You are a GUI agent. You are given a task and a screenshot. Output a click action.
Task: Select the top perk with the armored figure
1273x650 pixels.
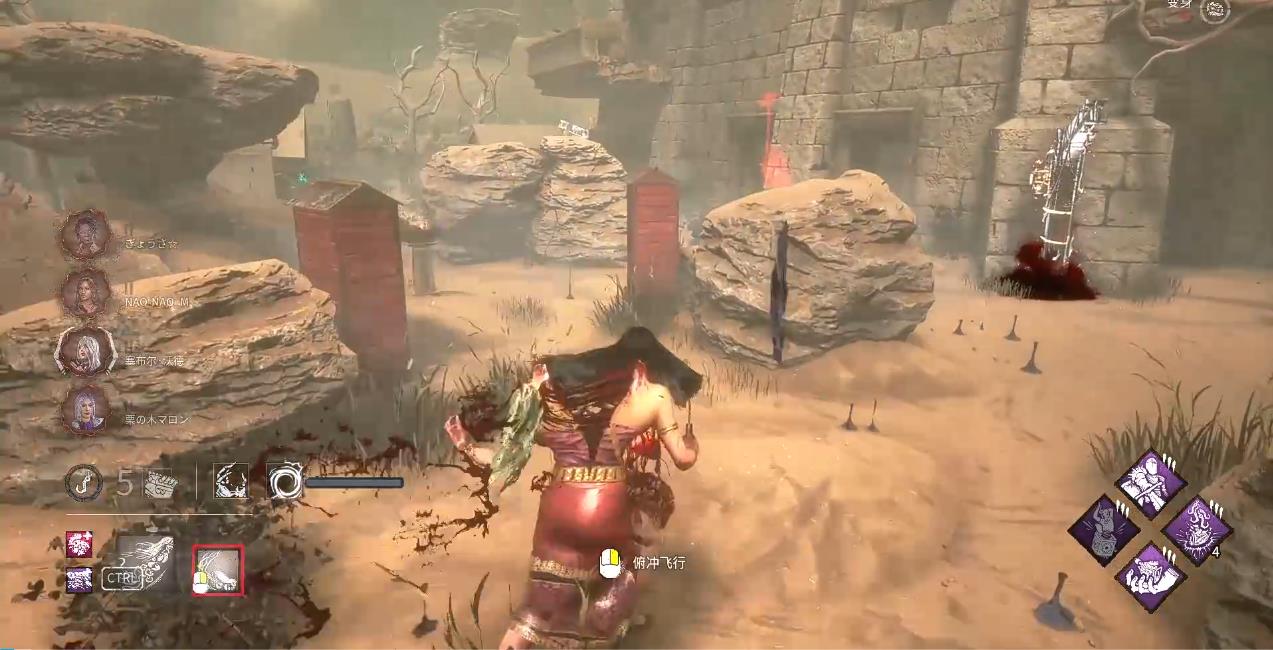click(1151, 484)
